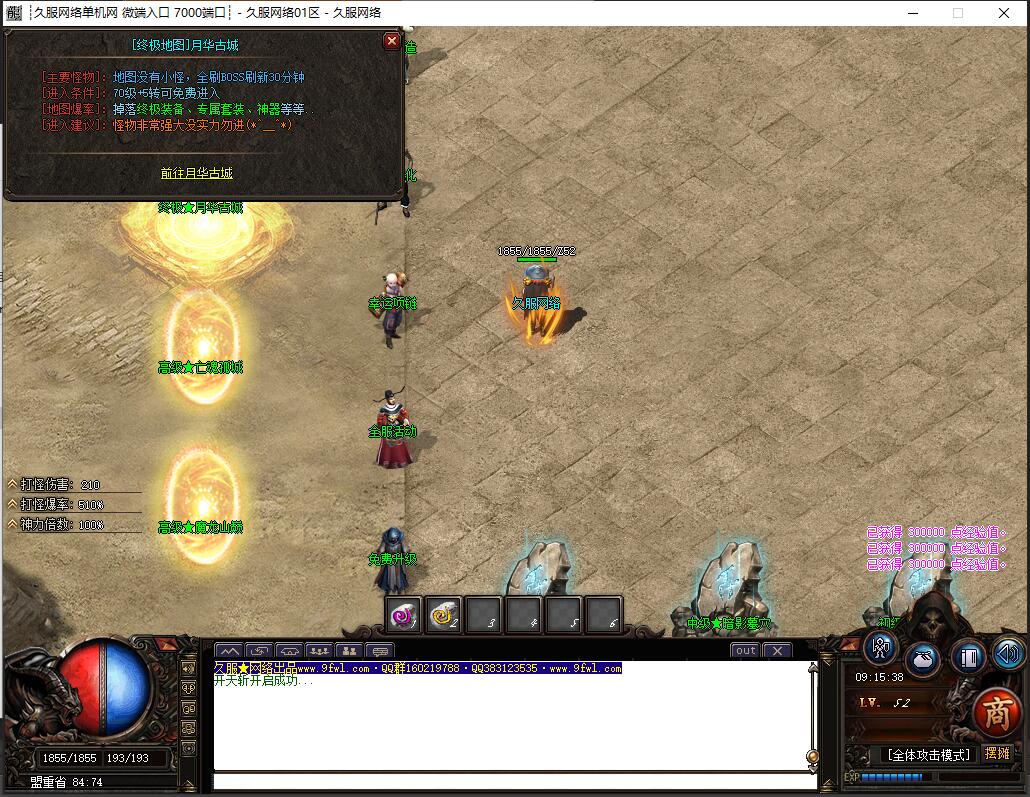Open the skill book icon
Image resolution: width=1030 pixels, height=797 pixels.
click(x=968, y=657)
